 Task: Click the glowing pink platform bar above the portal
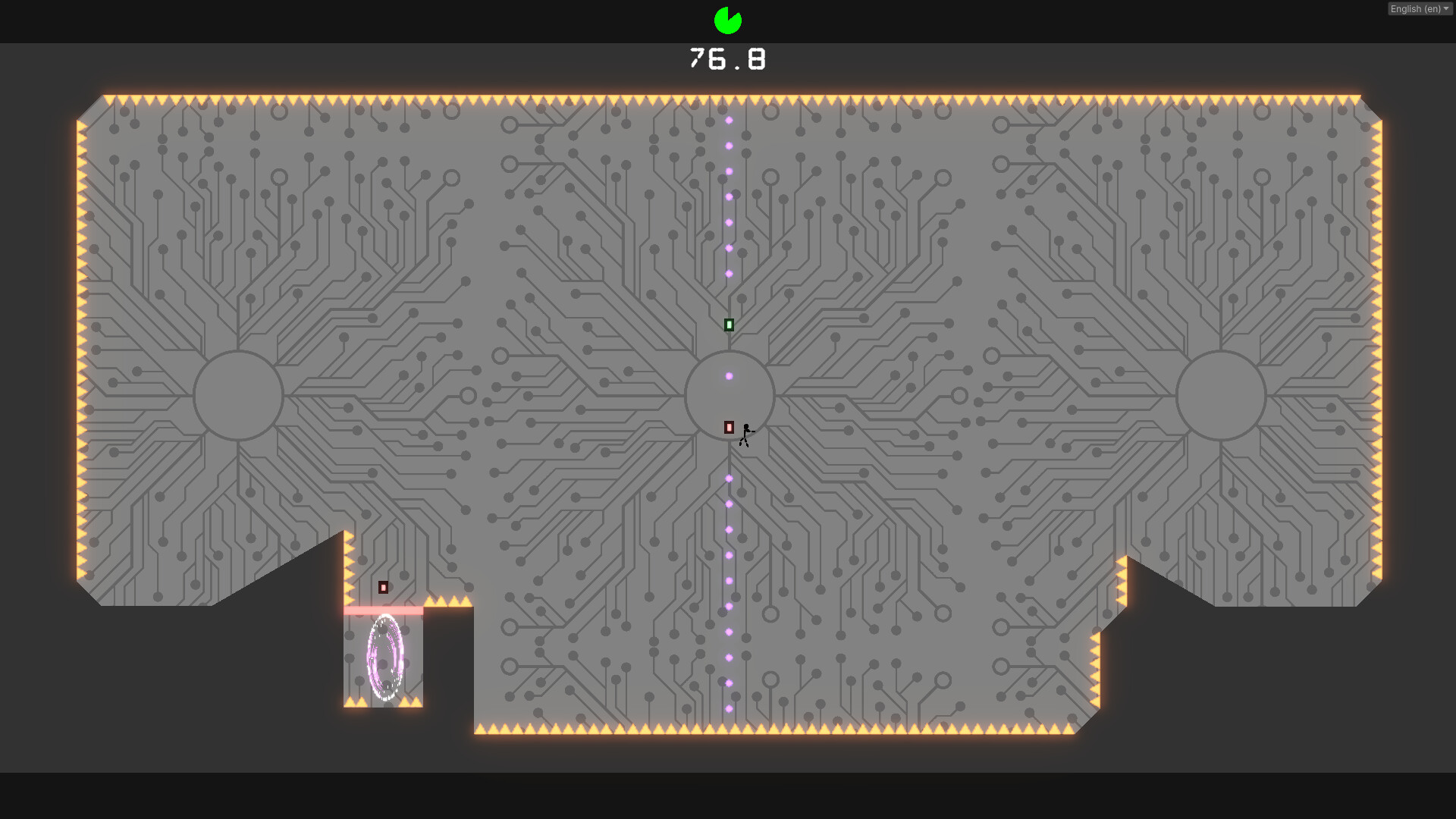tap(381, 610)
